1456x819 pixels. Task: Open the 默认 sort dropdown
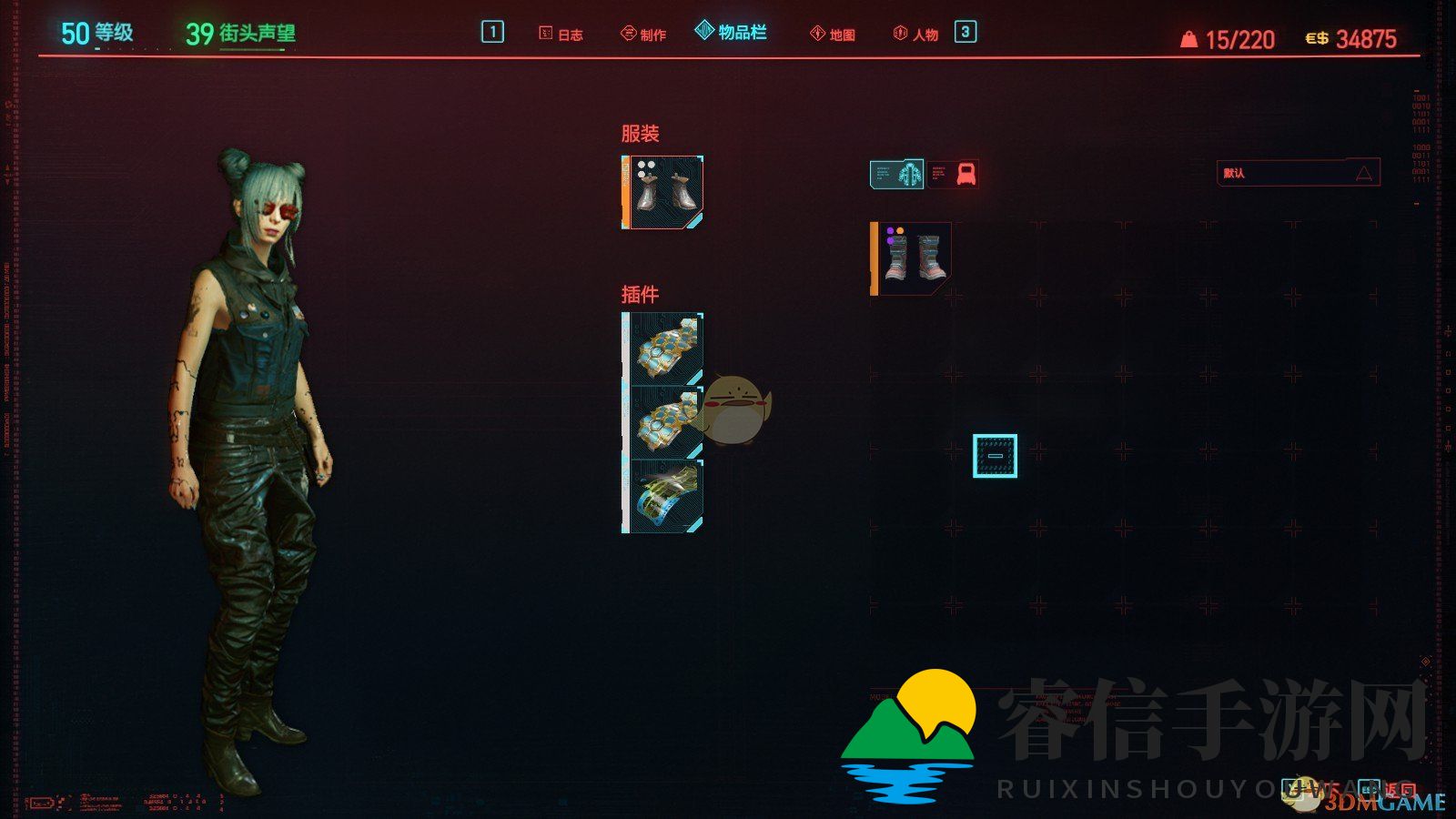(1298, 173)
